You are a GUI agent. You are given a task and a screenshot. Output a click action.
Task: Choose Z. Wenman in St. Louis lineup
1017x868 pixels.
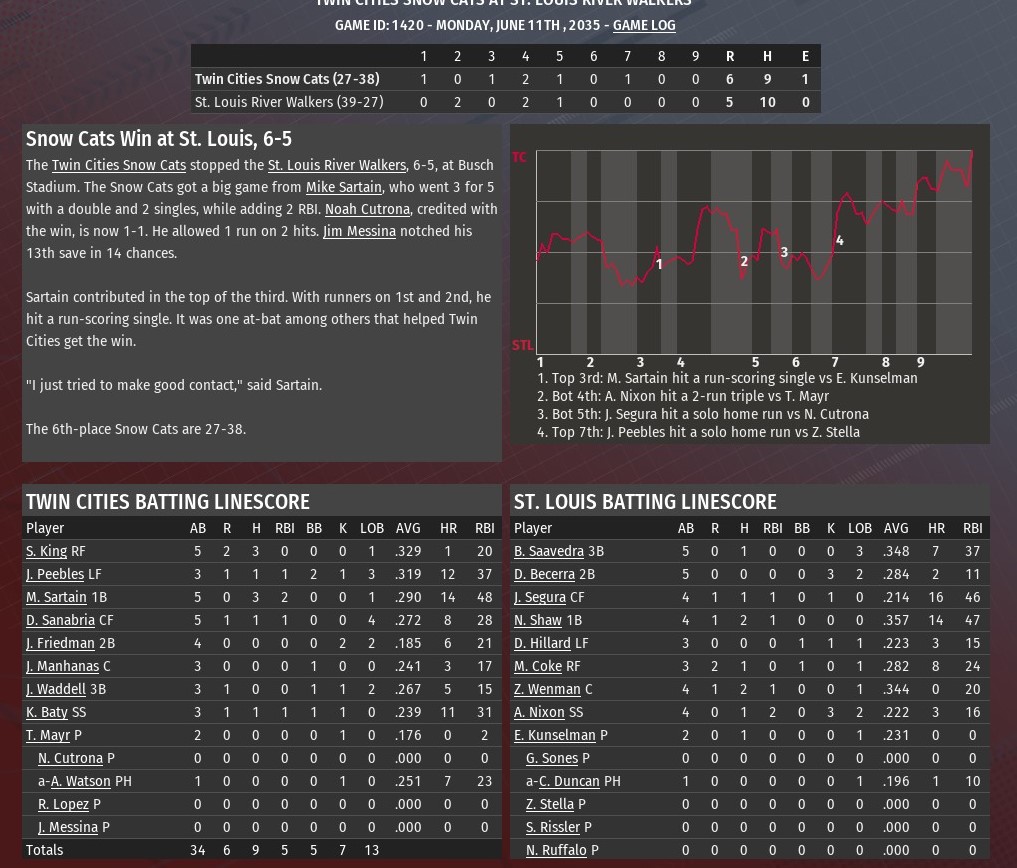pyautogui.click(x=547, y=689)
